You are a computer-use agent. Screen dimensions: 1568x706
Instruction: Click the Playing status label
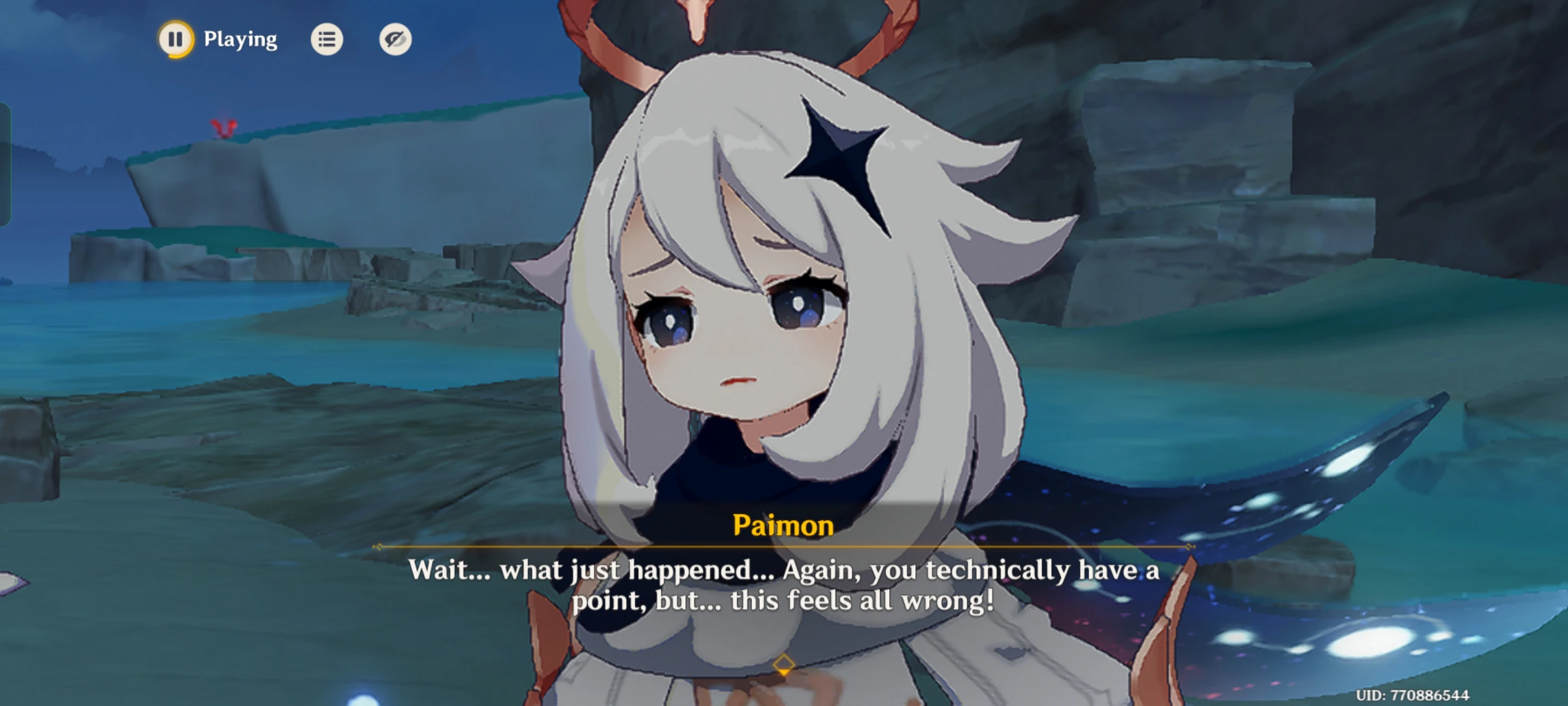pos(240,38)
